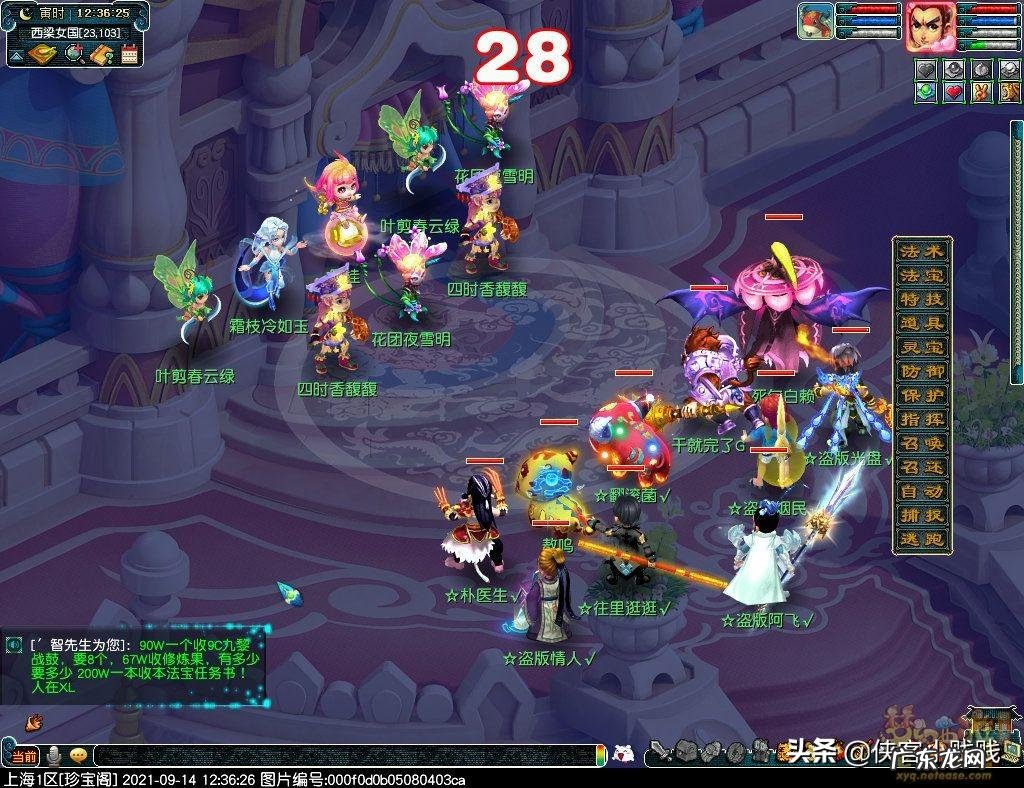Select the 保护 protect command

921,395
